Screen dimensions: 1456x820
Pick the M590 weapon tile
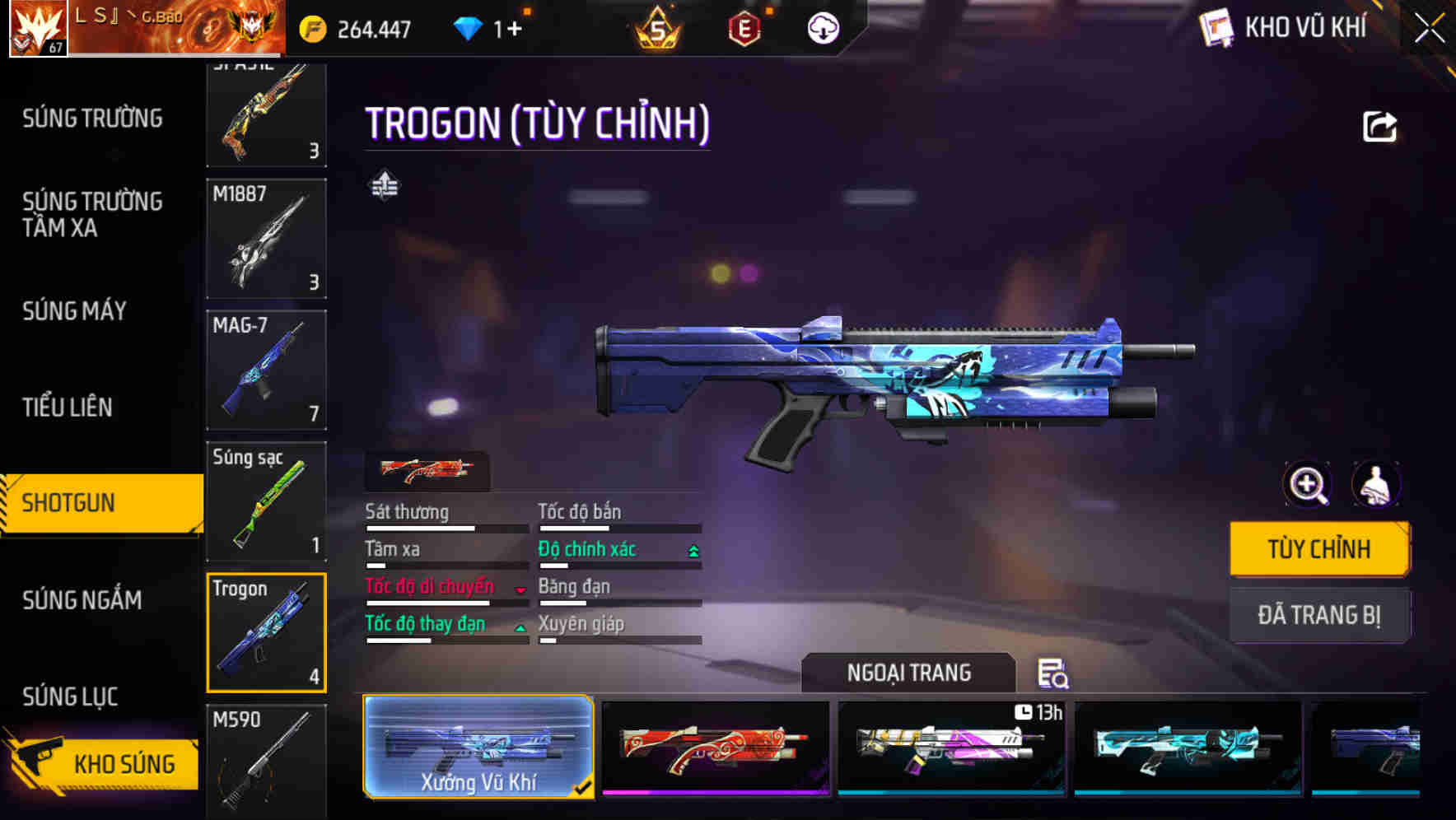coord(266,759)
